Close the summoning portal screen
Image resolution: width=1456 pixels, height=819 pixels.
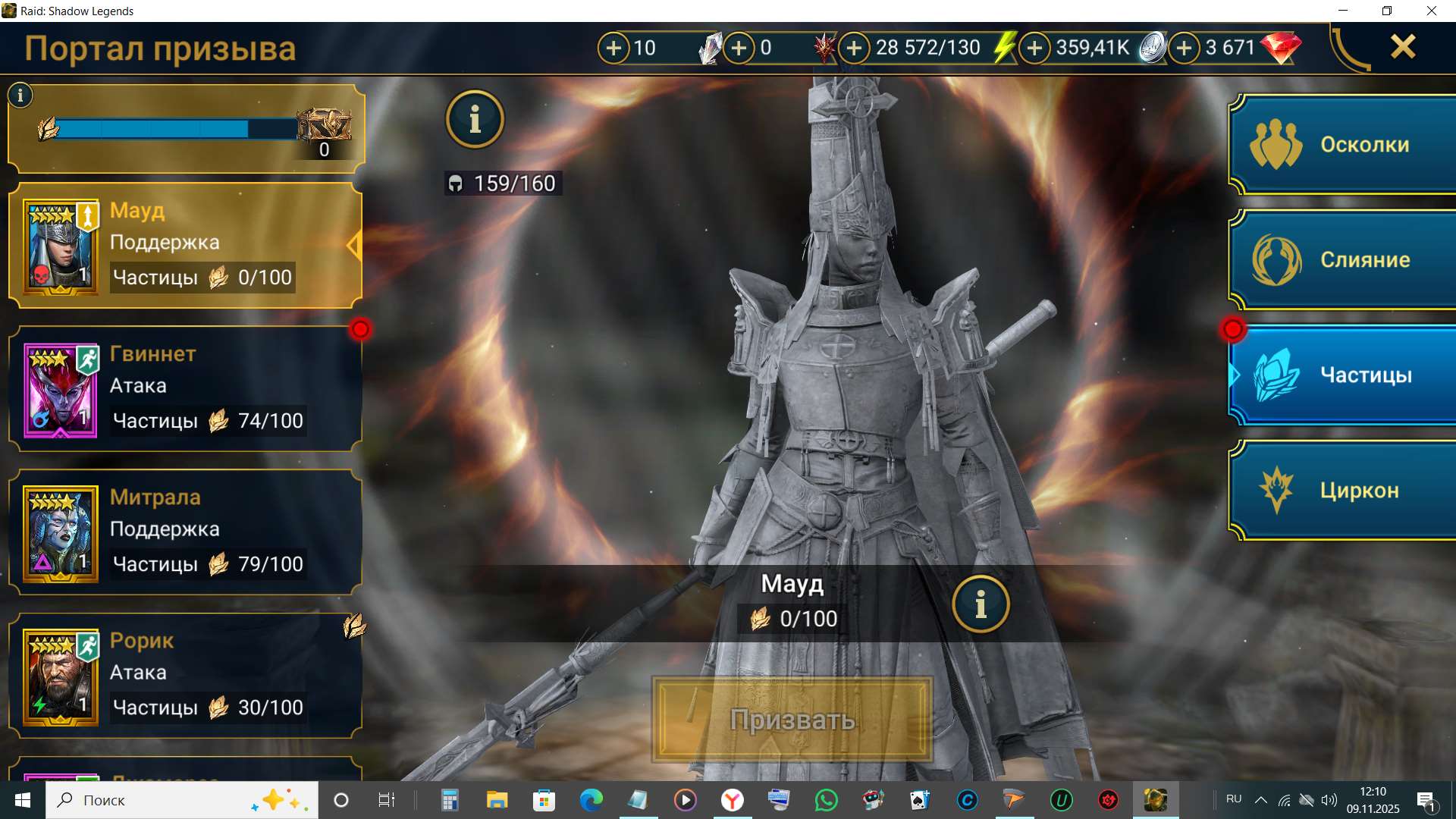pyautogui.click(x=1402, y=47)
